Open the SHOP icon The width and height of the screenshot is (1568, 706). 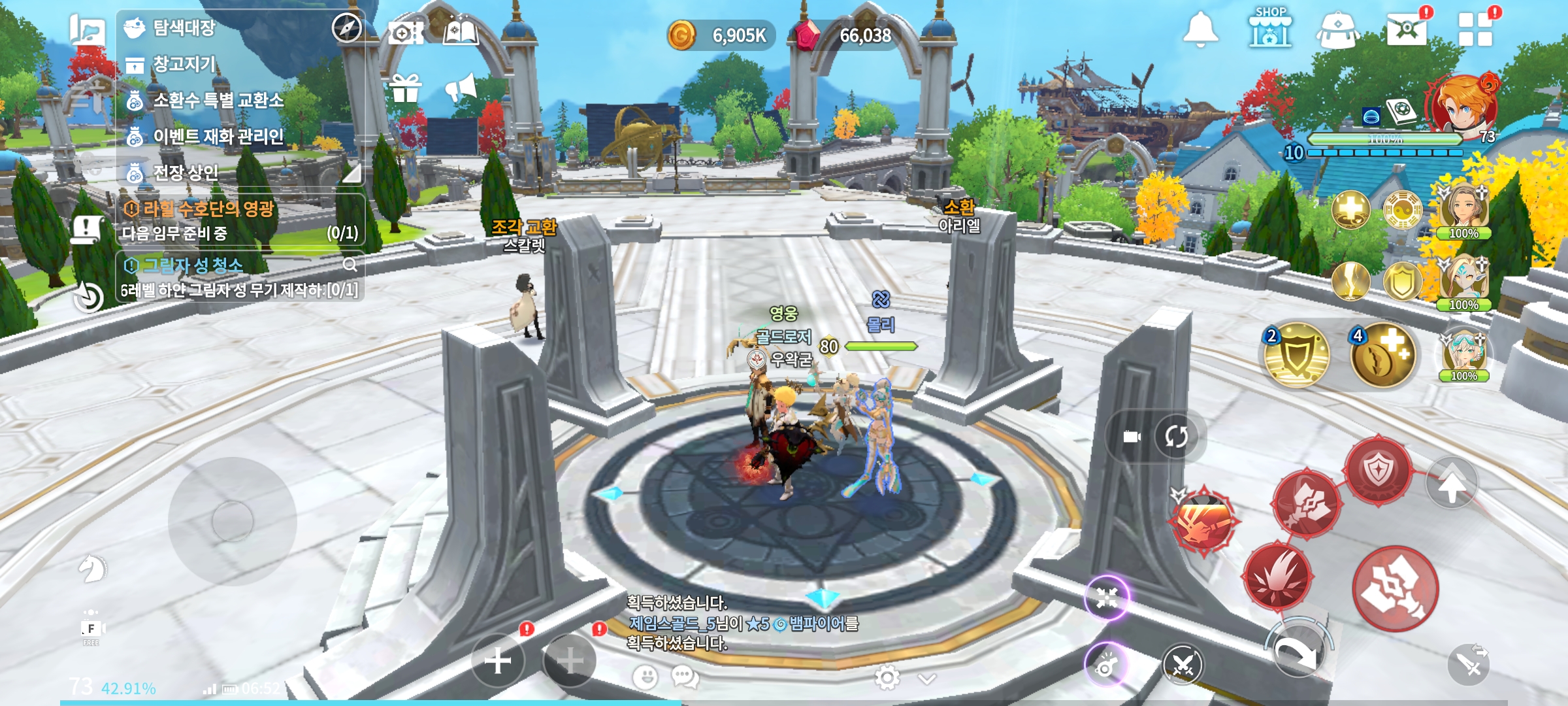1269,29
